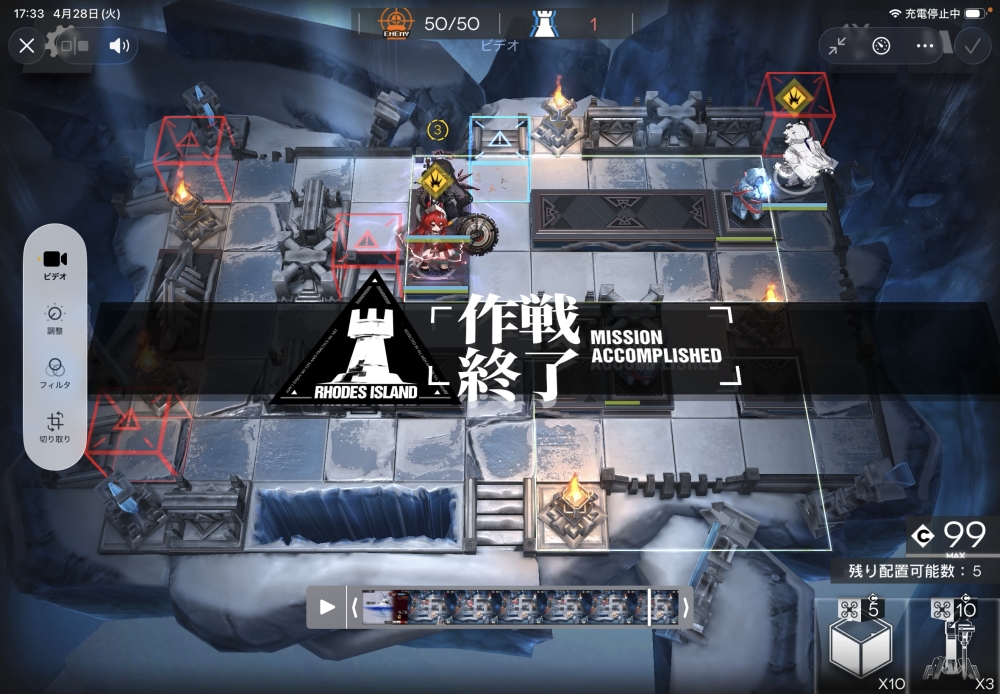Image resolution: width=1000 pixels, height=694 pixels.
Task: Close the video editor with the X
Action: 27,45
